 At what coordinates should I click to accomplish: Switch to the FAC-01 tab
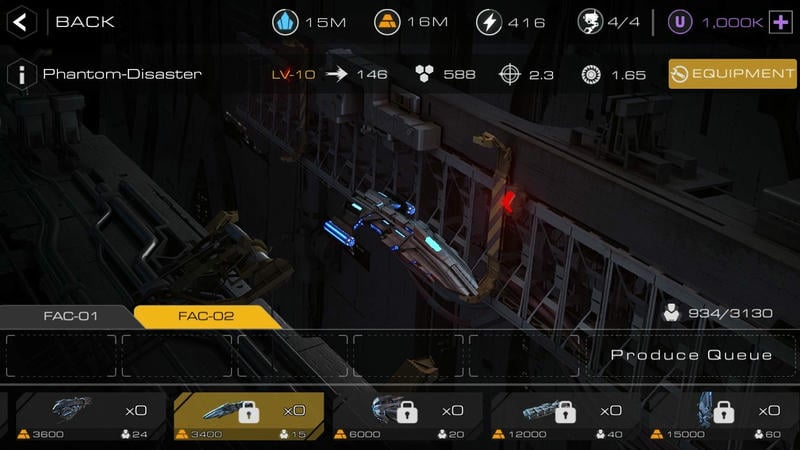tap(70, 316)
